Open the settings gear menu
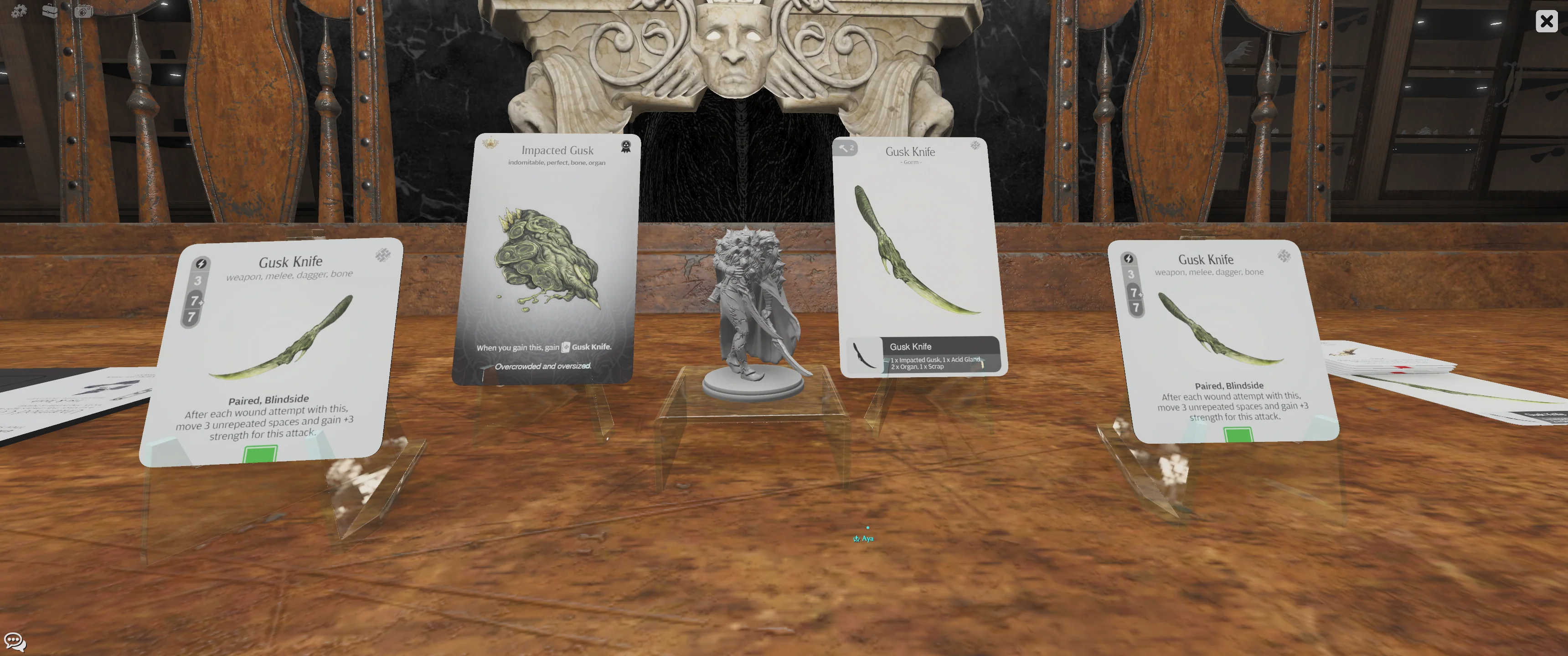Screen dimensions: 1568x656 click(18, 10)
